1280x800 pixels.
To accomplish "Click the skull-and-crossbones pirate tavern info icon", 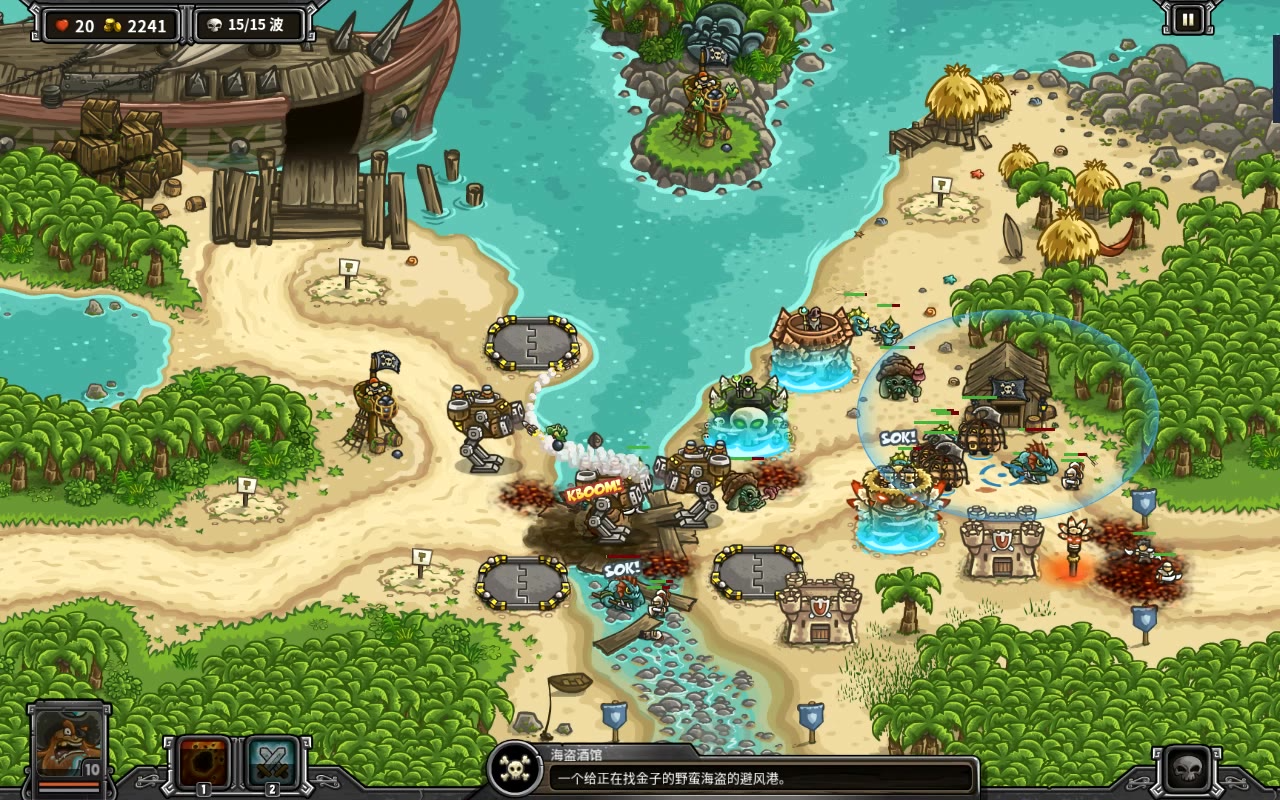I will (x=515, y=769).
